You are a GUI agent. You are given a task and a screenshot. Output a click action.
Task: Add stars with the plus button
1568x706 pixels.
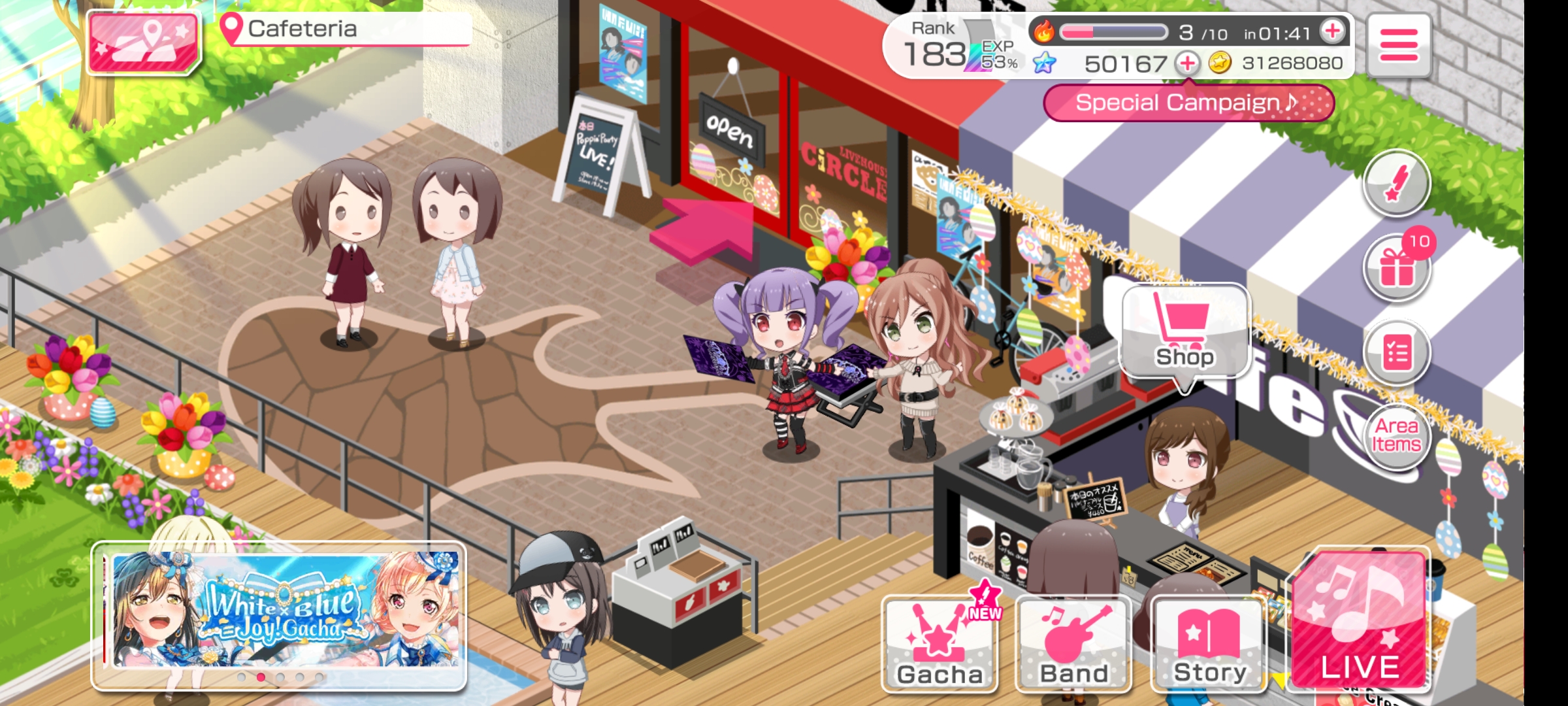tap(1187, 63)
